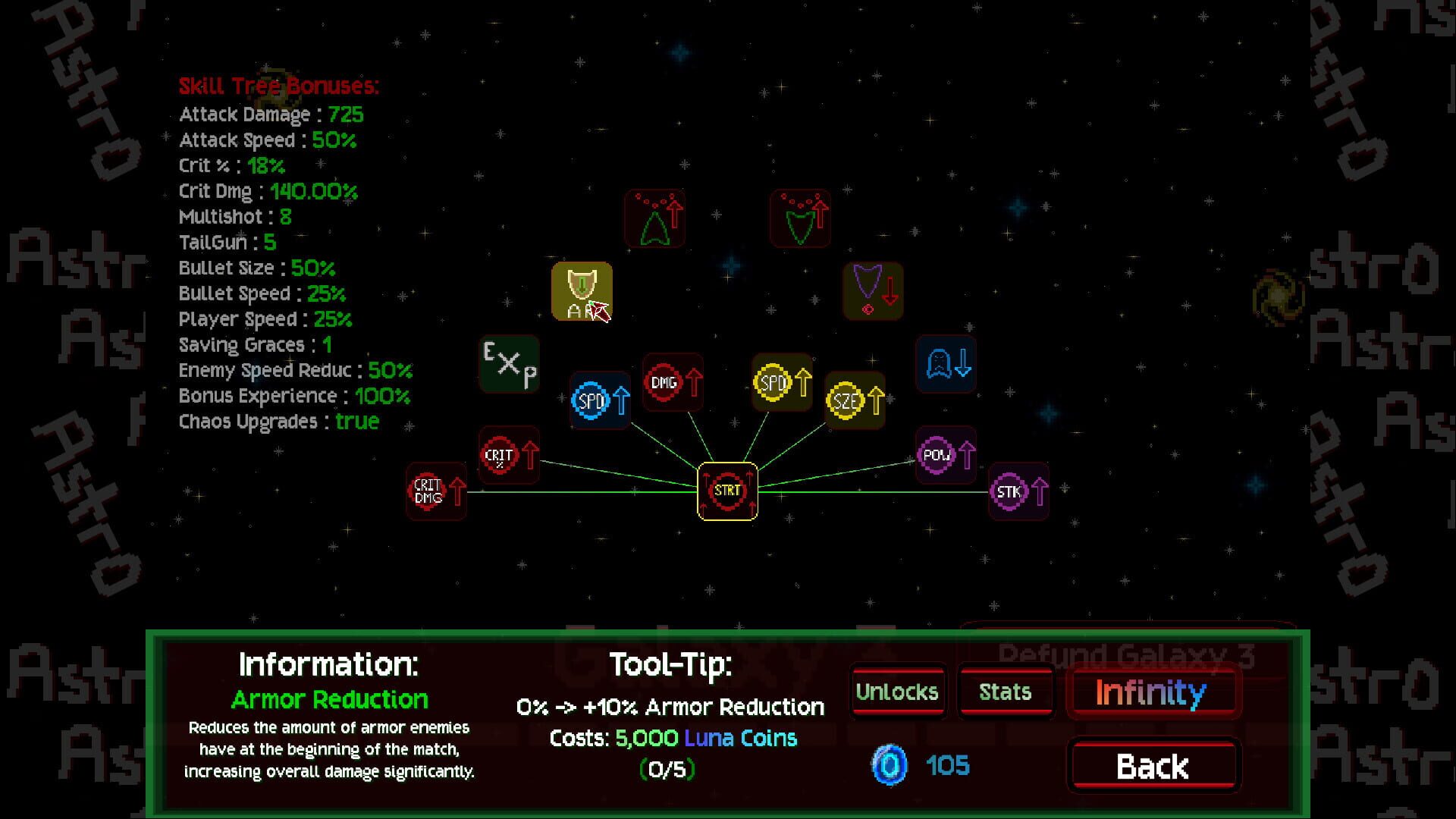The width and height of the screenshot is (1456, 819).
Task: Click the rainbow Infinity button
Action: [x=1153, y=692]
